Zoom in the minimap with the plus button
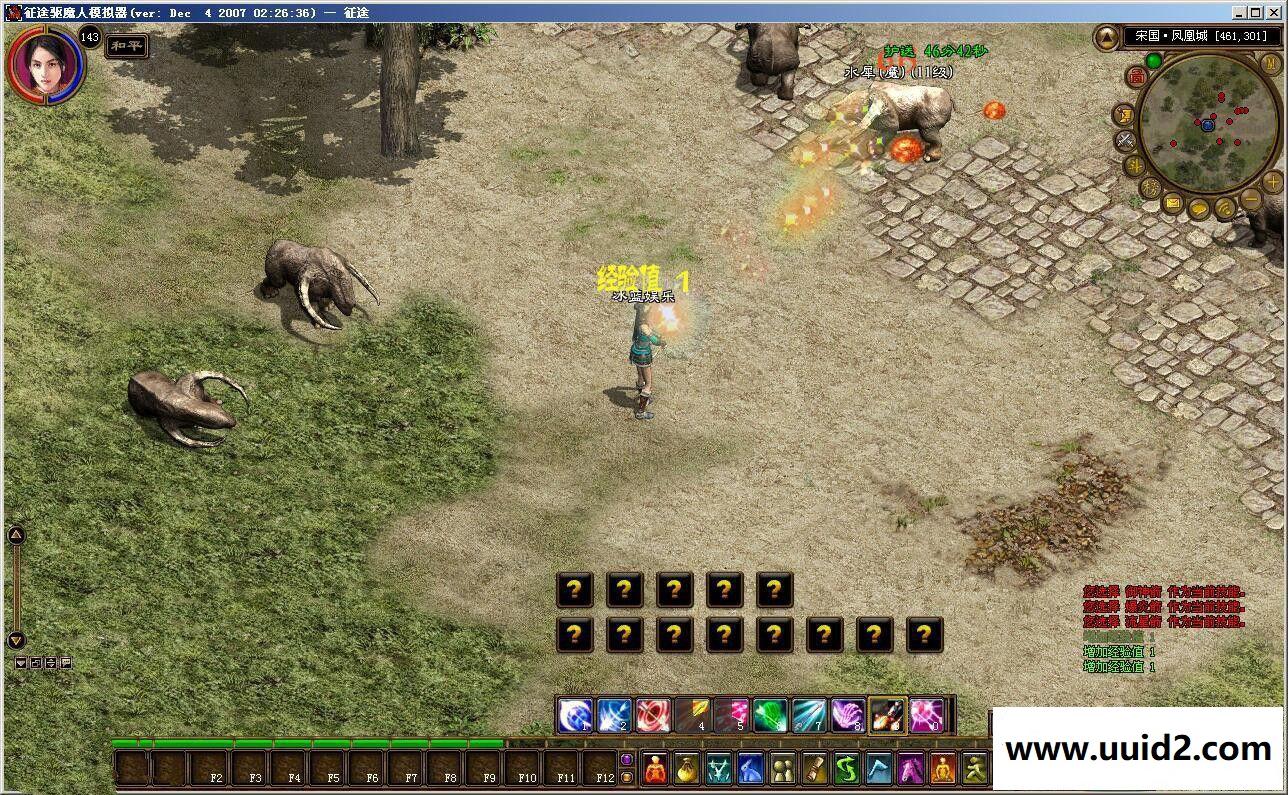Viewport: 1288px width, 795px height. pos(1271,182)
